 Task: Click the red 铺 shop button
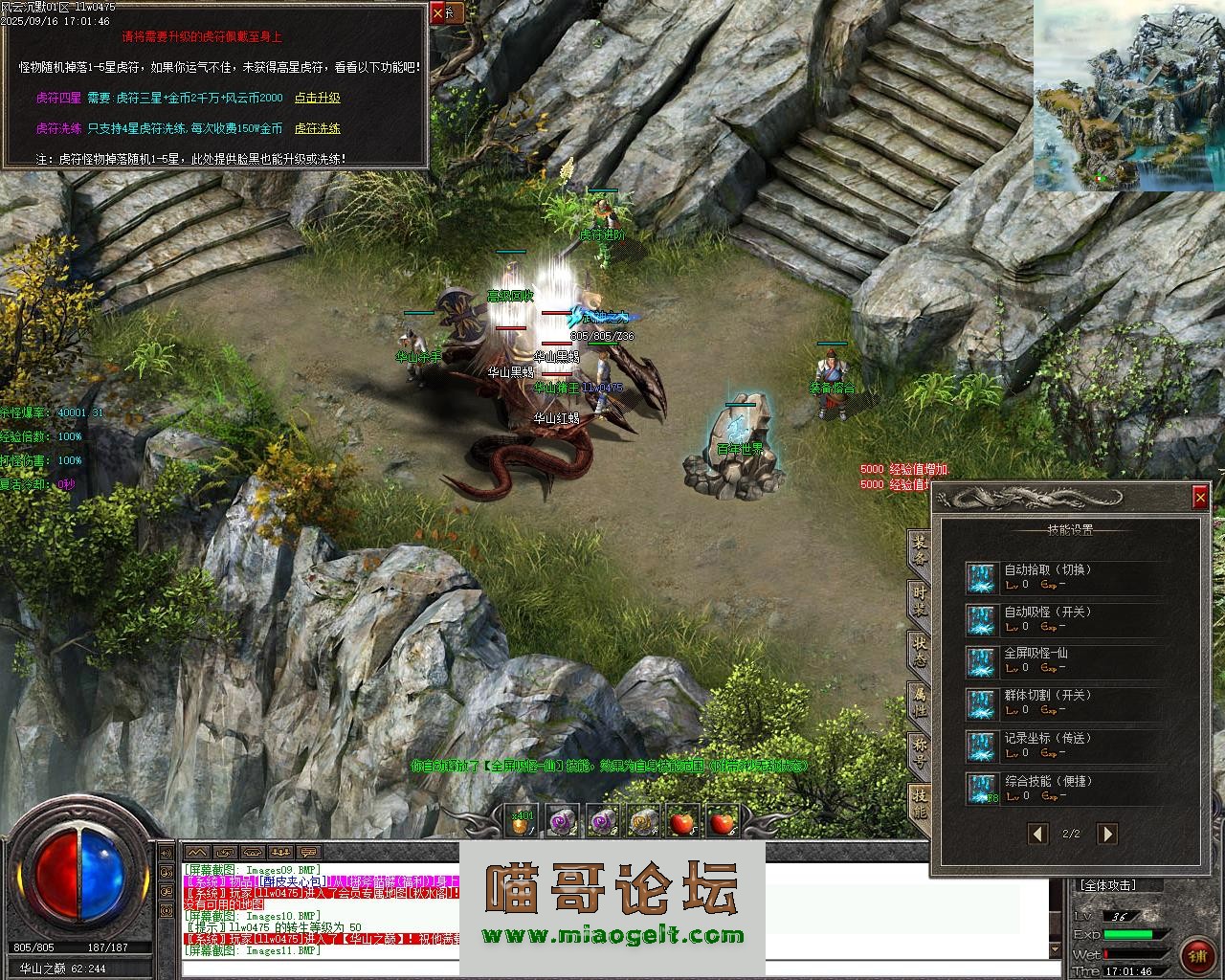[x=1196, y=954]
